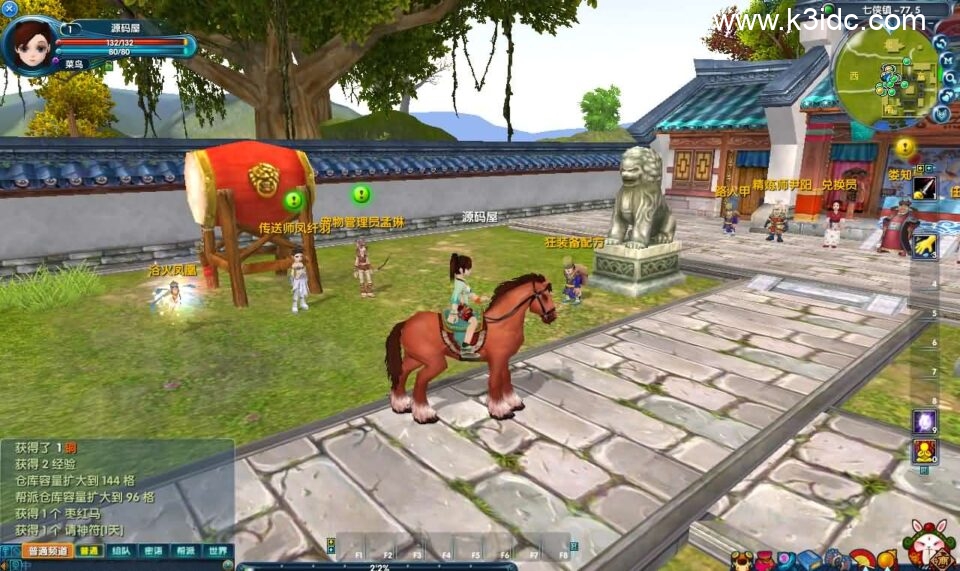Image resolution: width=960 pixels, height=571 pixels.
Task: Open the red pouch bag icon
Action: [x=763, y=561]
